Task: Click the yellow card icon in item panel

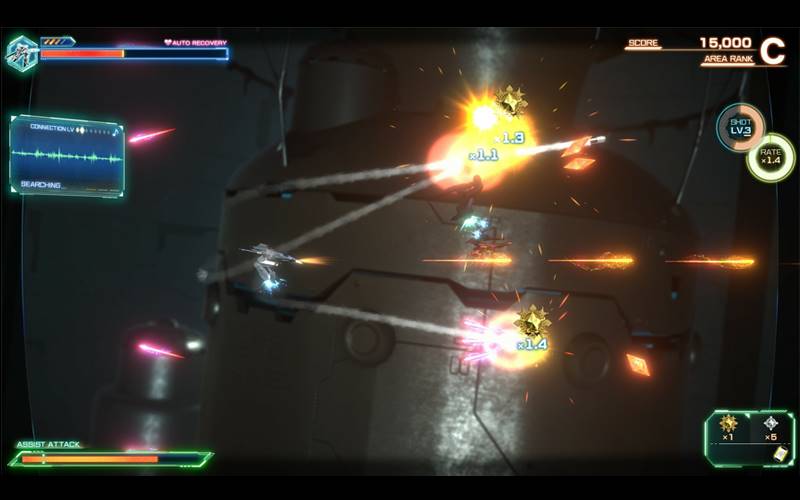Action: (x=779, y=453)
